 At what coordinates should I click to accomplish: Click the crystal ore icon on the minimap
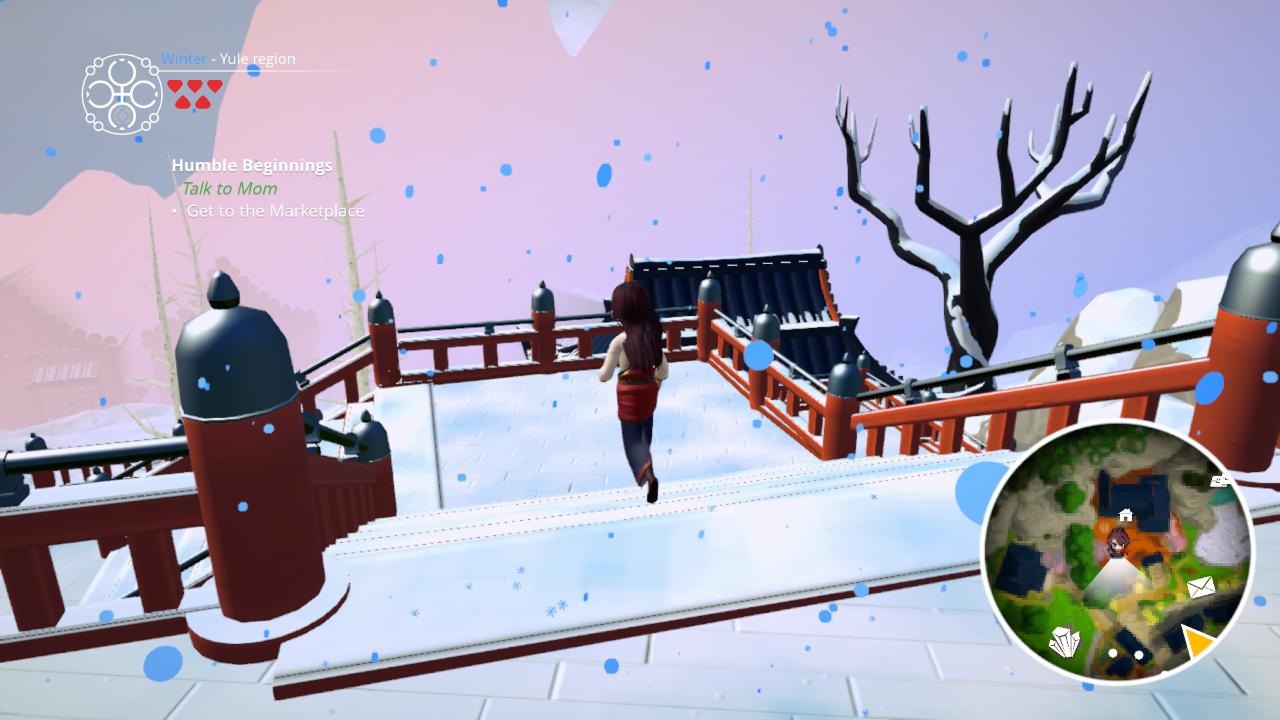(x=1064, y=642)
